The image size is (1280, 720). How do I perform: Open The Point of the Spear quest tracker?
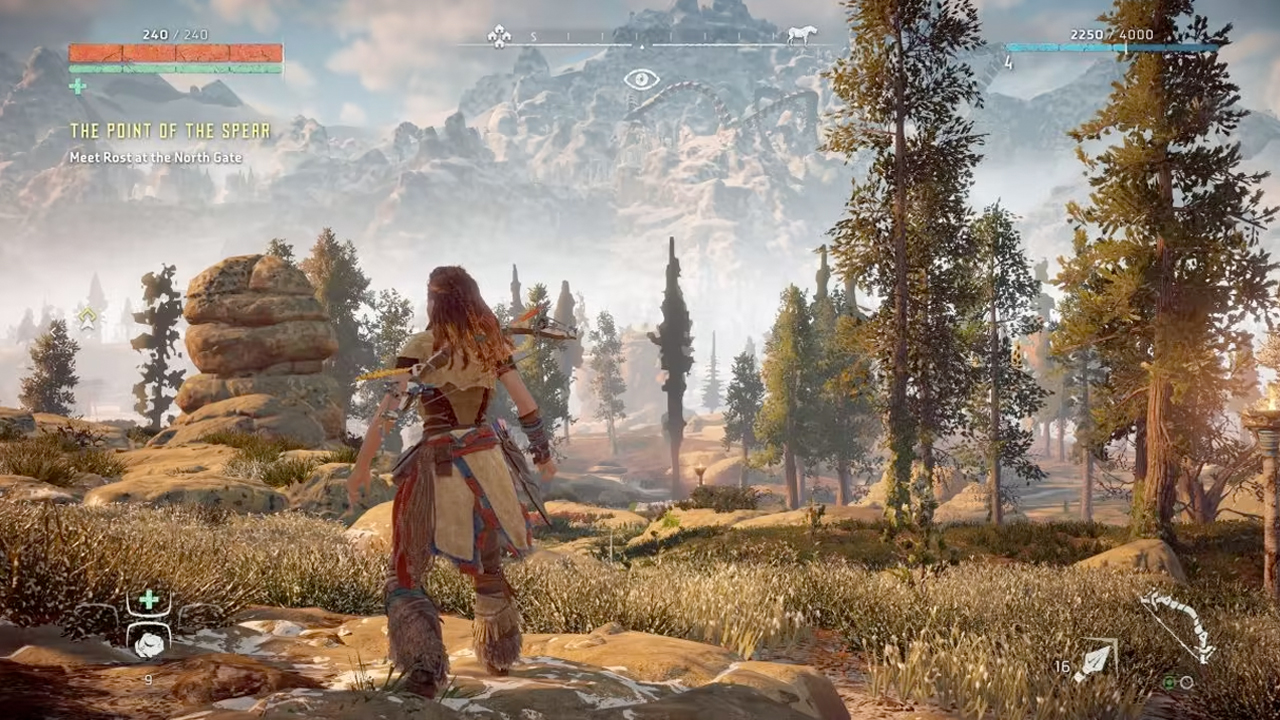pyautogui.click(x=169, y=131)
